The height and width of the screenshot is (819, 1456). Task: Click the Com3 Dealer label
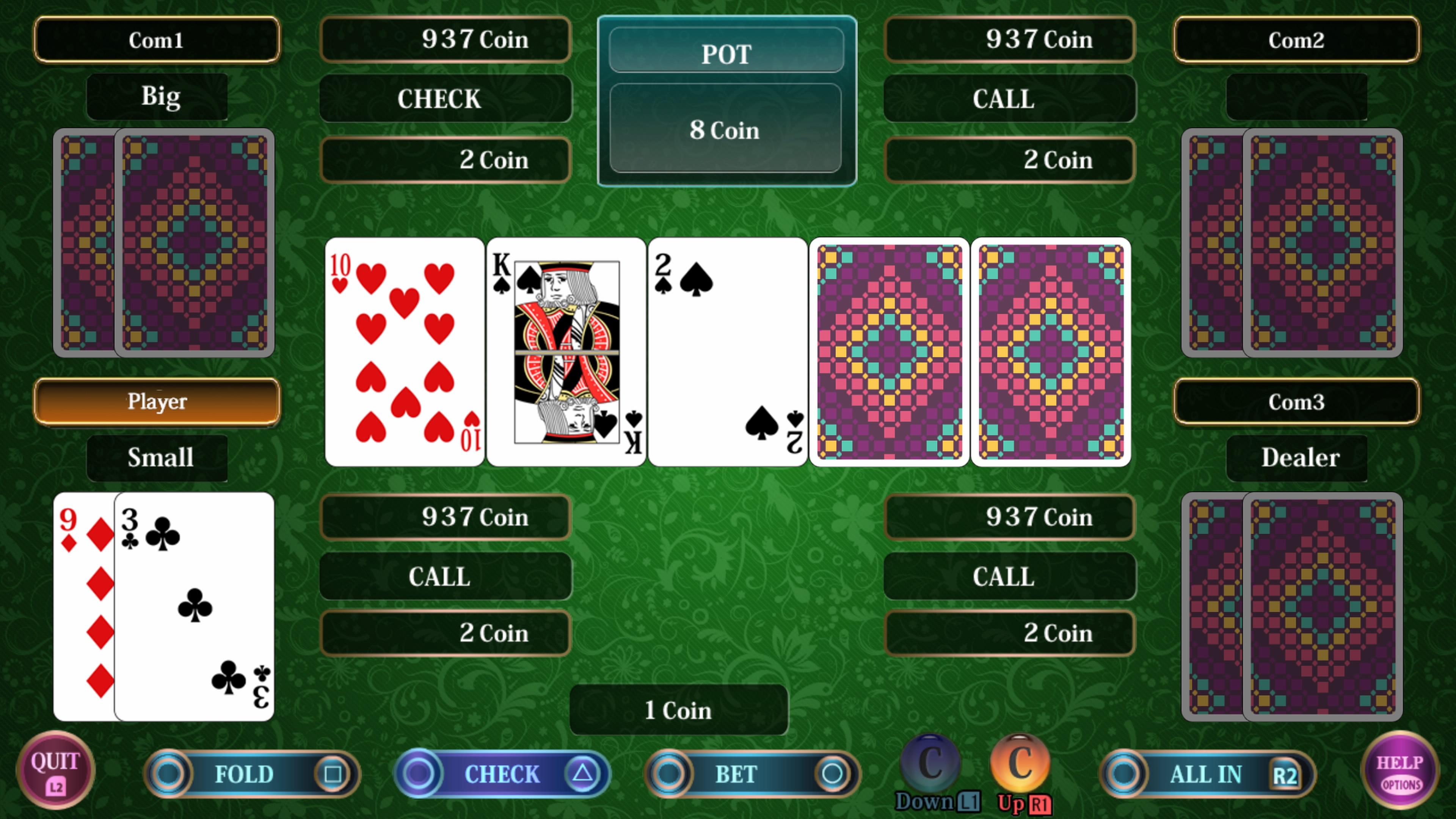pos(1297,401)
